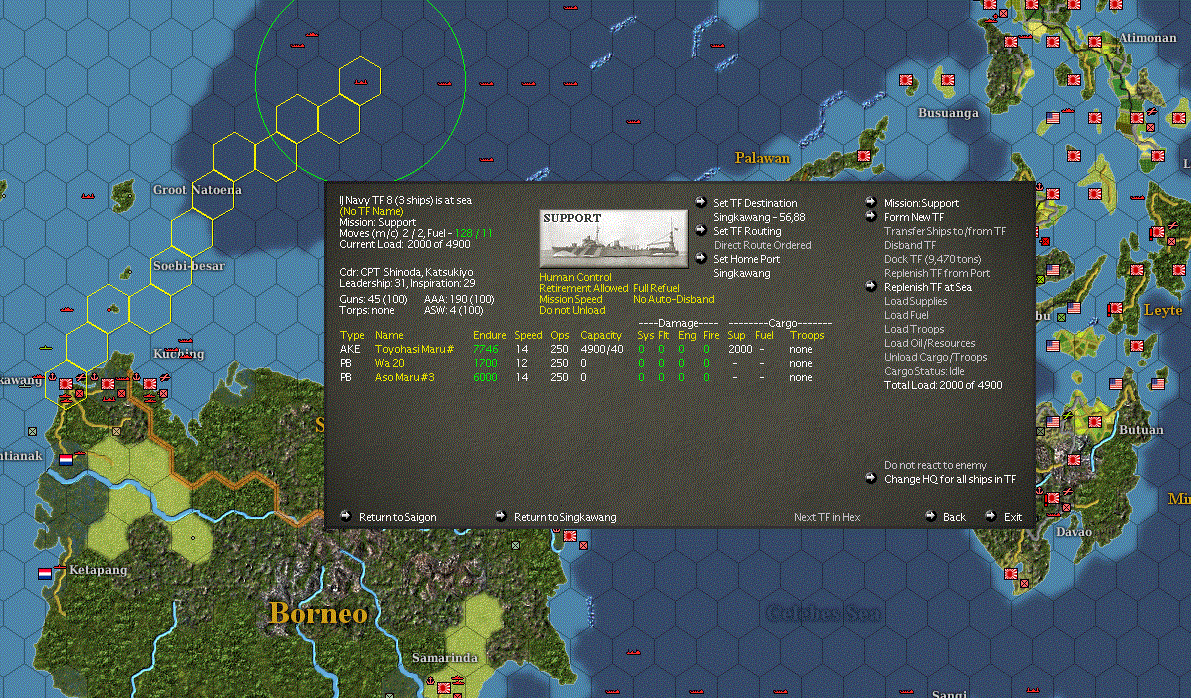The image size is (1191, 698).
Task: Select Set TF Destination option
Action: [755, 203]
